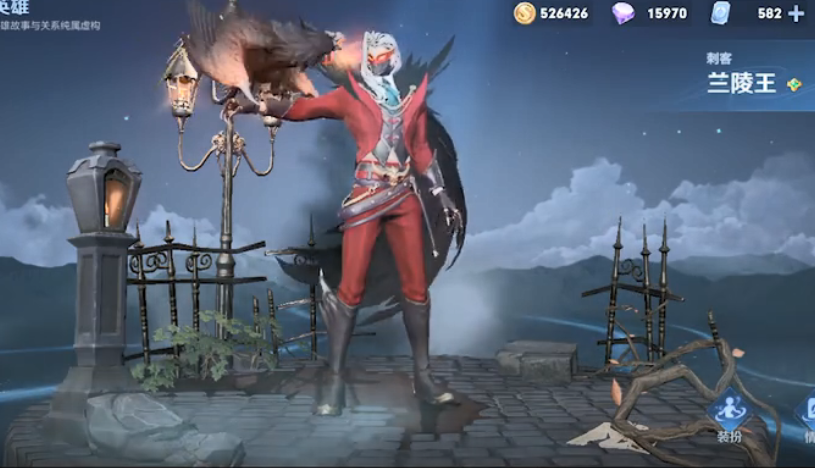The image size is (815, 468).
Task: Tap the plus button to add currency
Action: (796, 13)
